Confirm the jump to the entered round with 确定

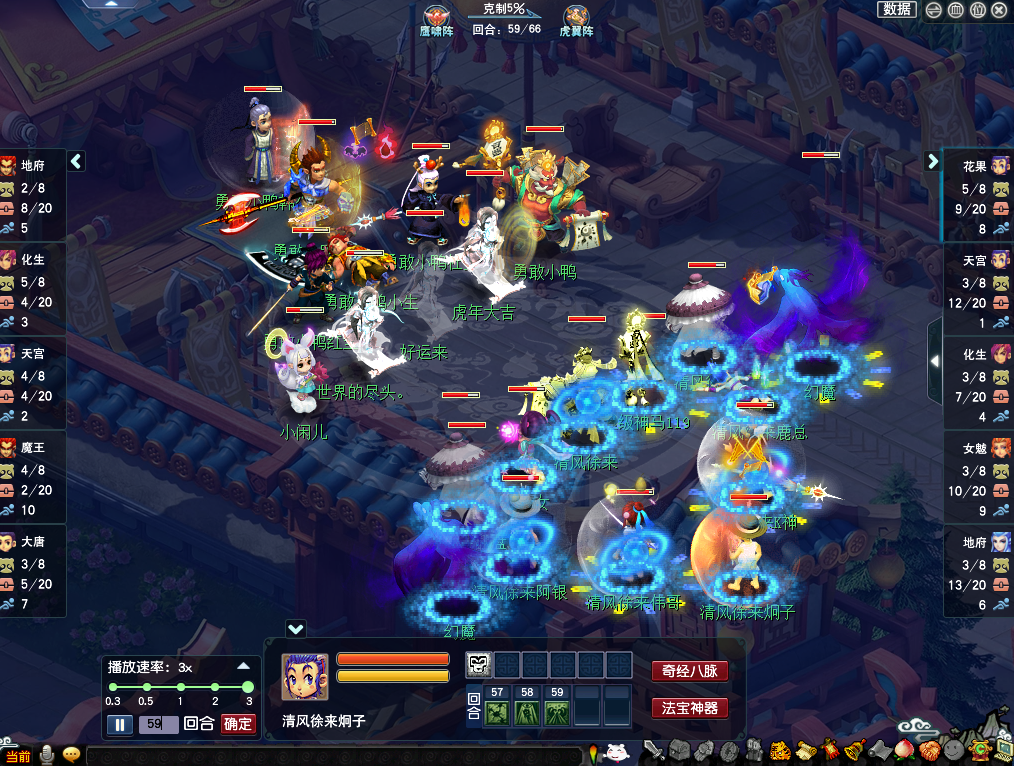[x=238, y=724]
